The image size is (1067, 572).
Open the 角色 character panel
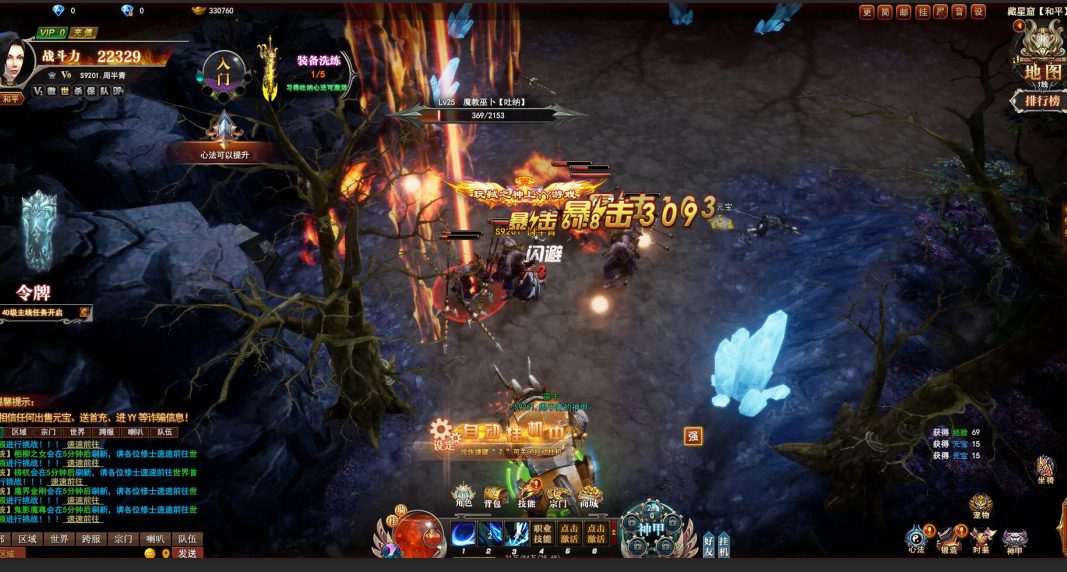pos(463,496)
